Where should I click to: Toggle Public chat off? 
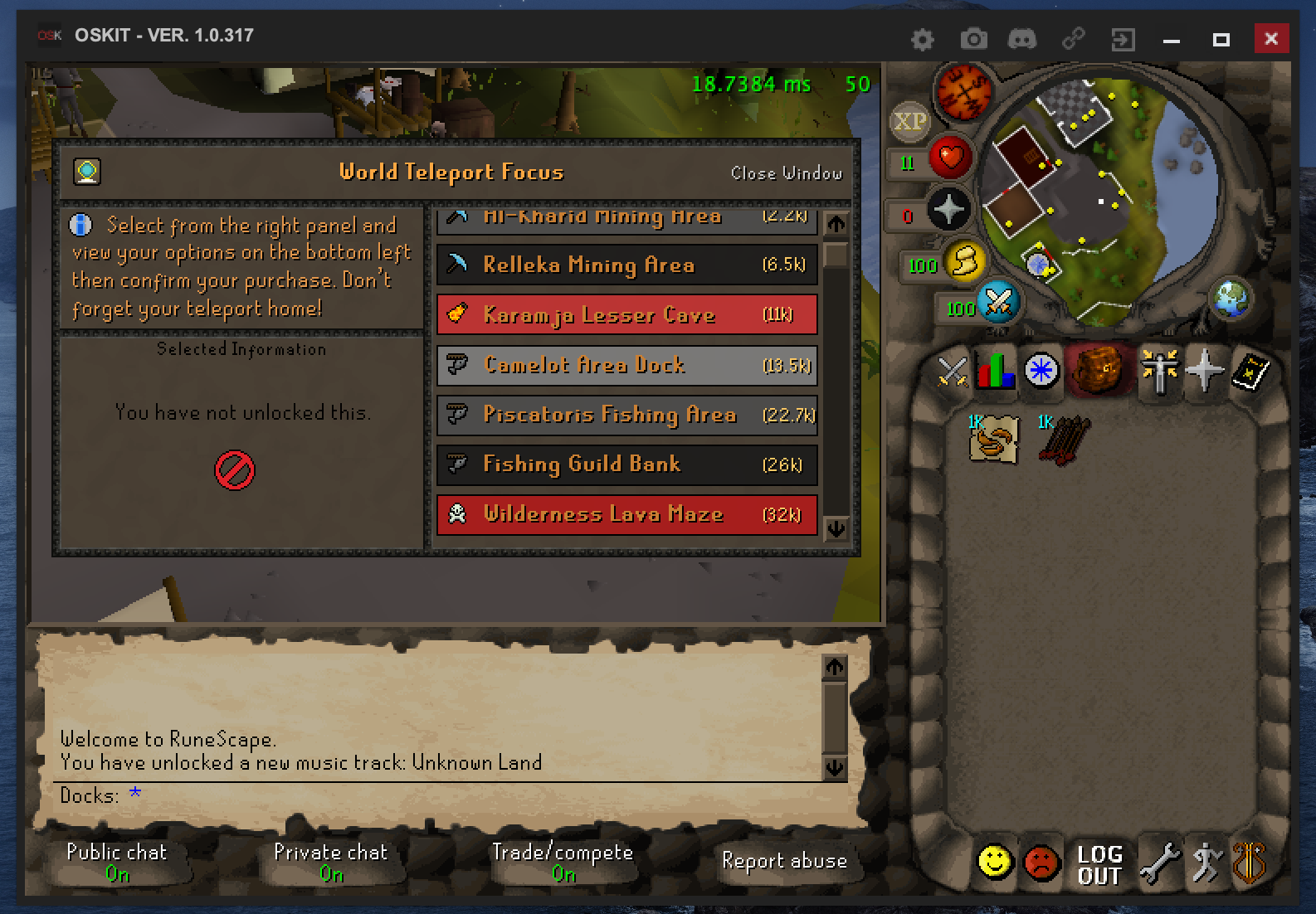(x=116, y=860)
